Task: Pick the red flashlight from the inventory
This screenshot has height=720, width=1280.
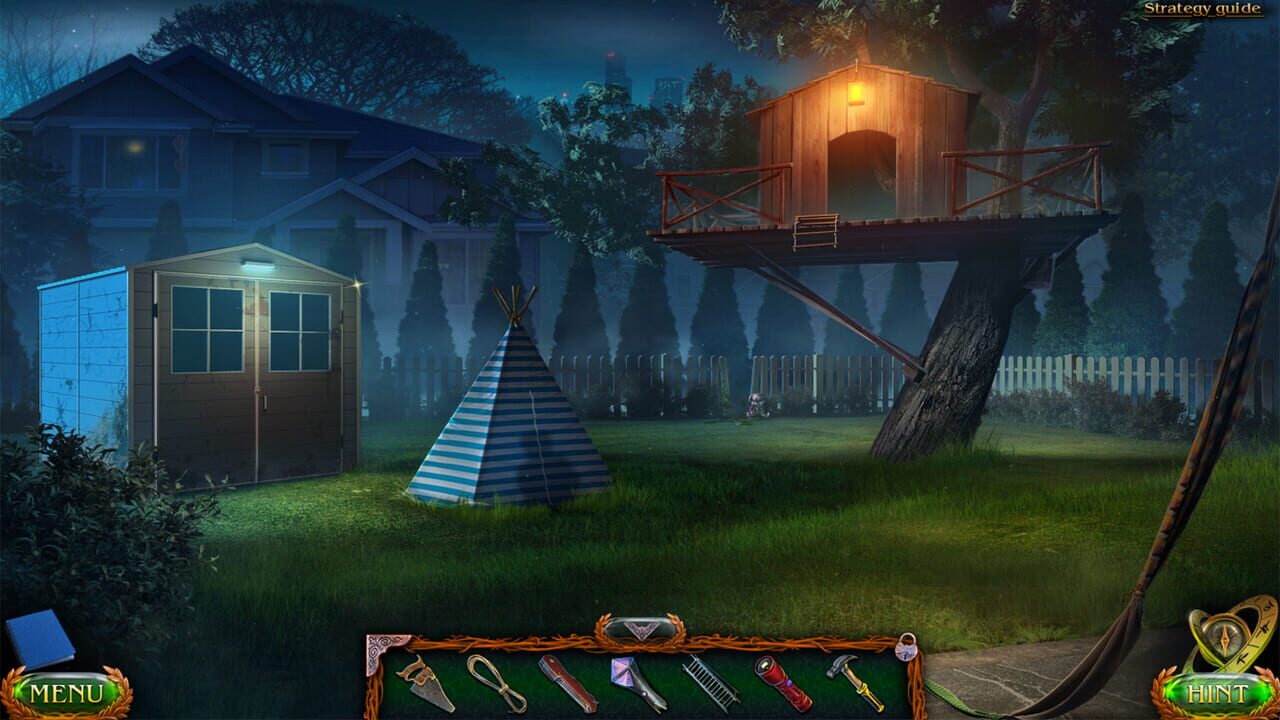Action: [x=785, y=685]
